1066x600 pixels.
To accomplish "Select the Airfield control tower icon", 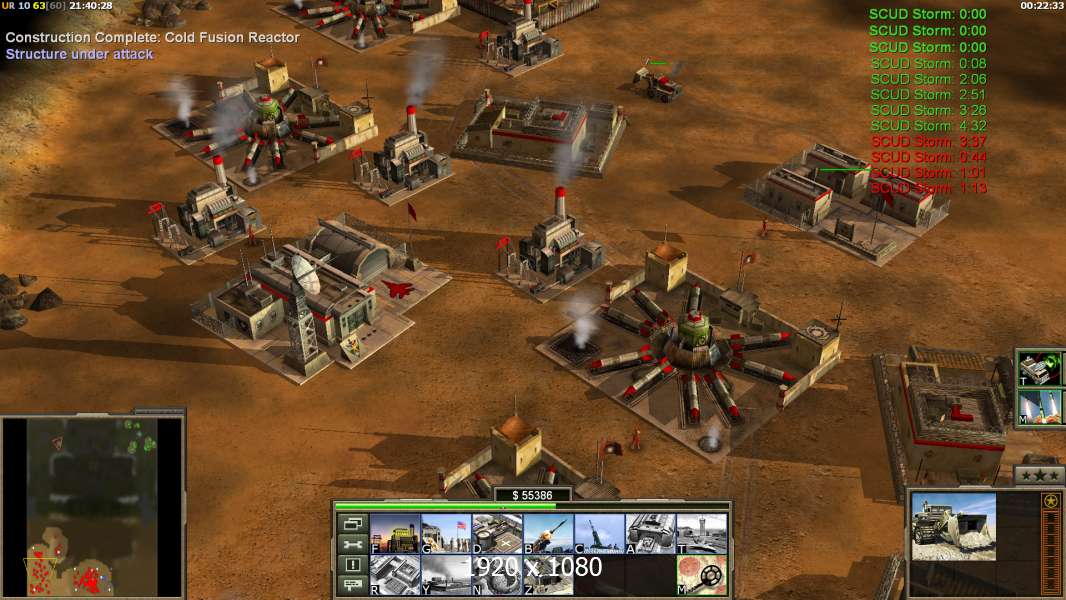I will point(701,534).
